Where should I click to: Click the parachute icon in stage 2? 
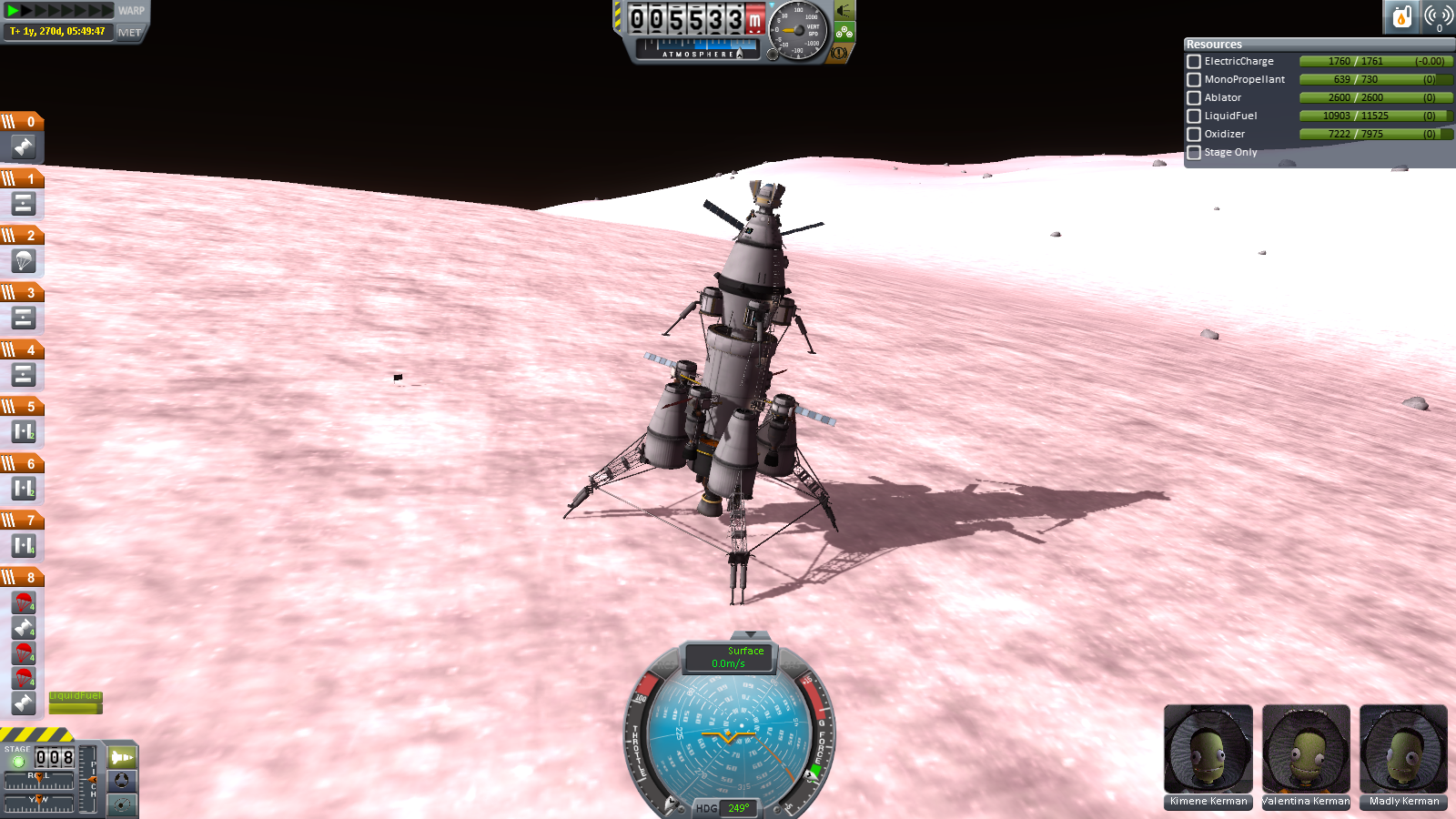23,261
